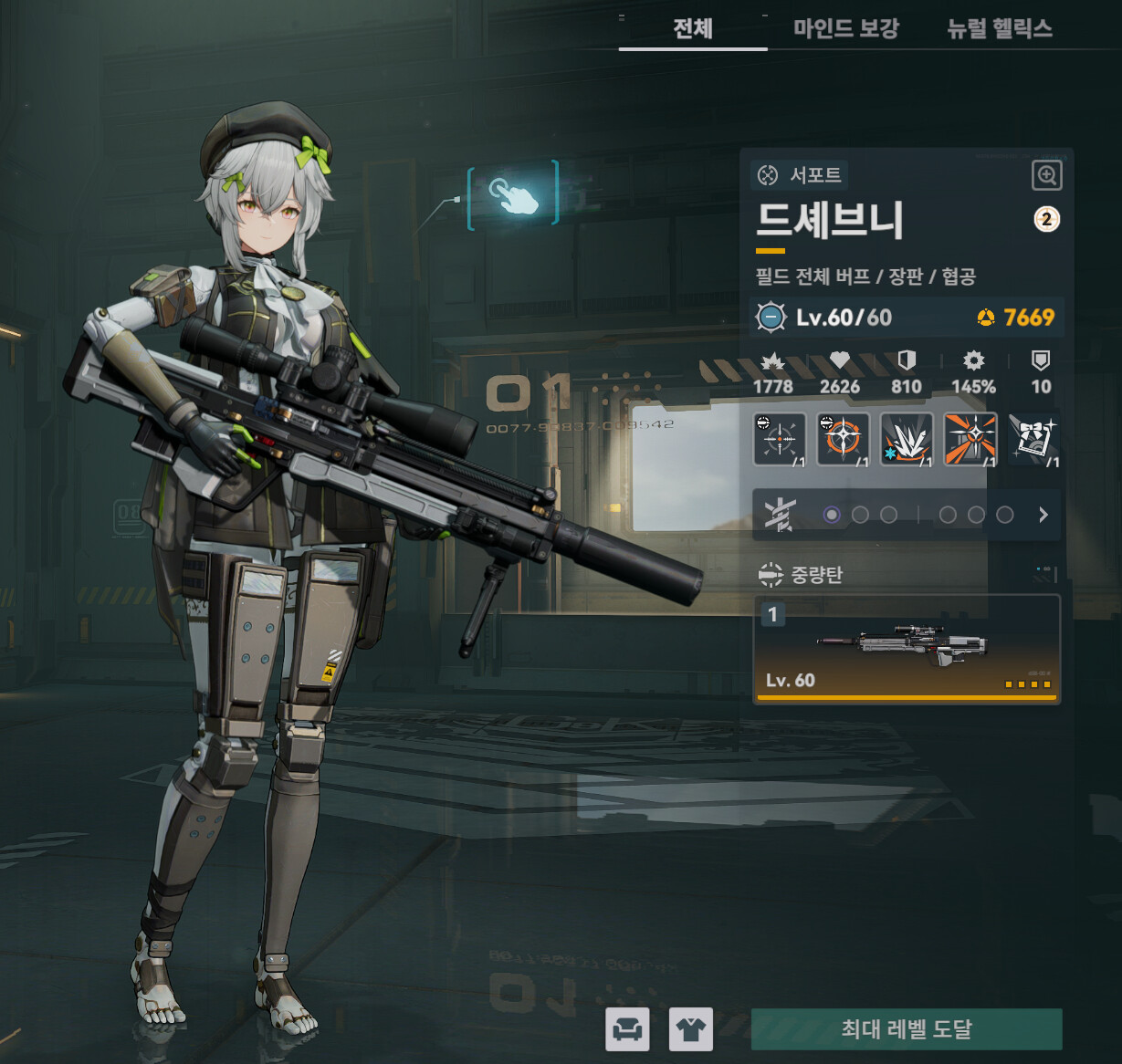
Task: View the white crosshair basic attack skill
Action: (780, 439)
